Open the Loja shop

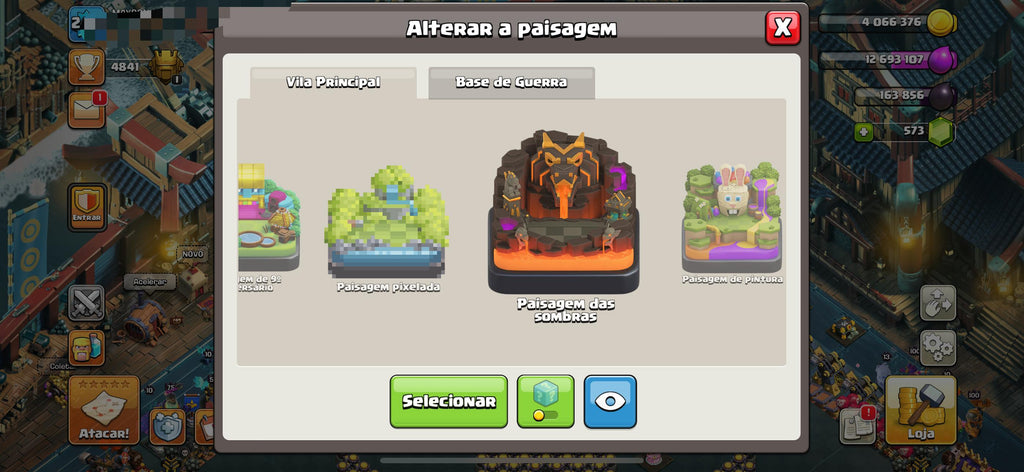click(920, 410)
